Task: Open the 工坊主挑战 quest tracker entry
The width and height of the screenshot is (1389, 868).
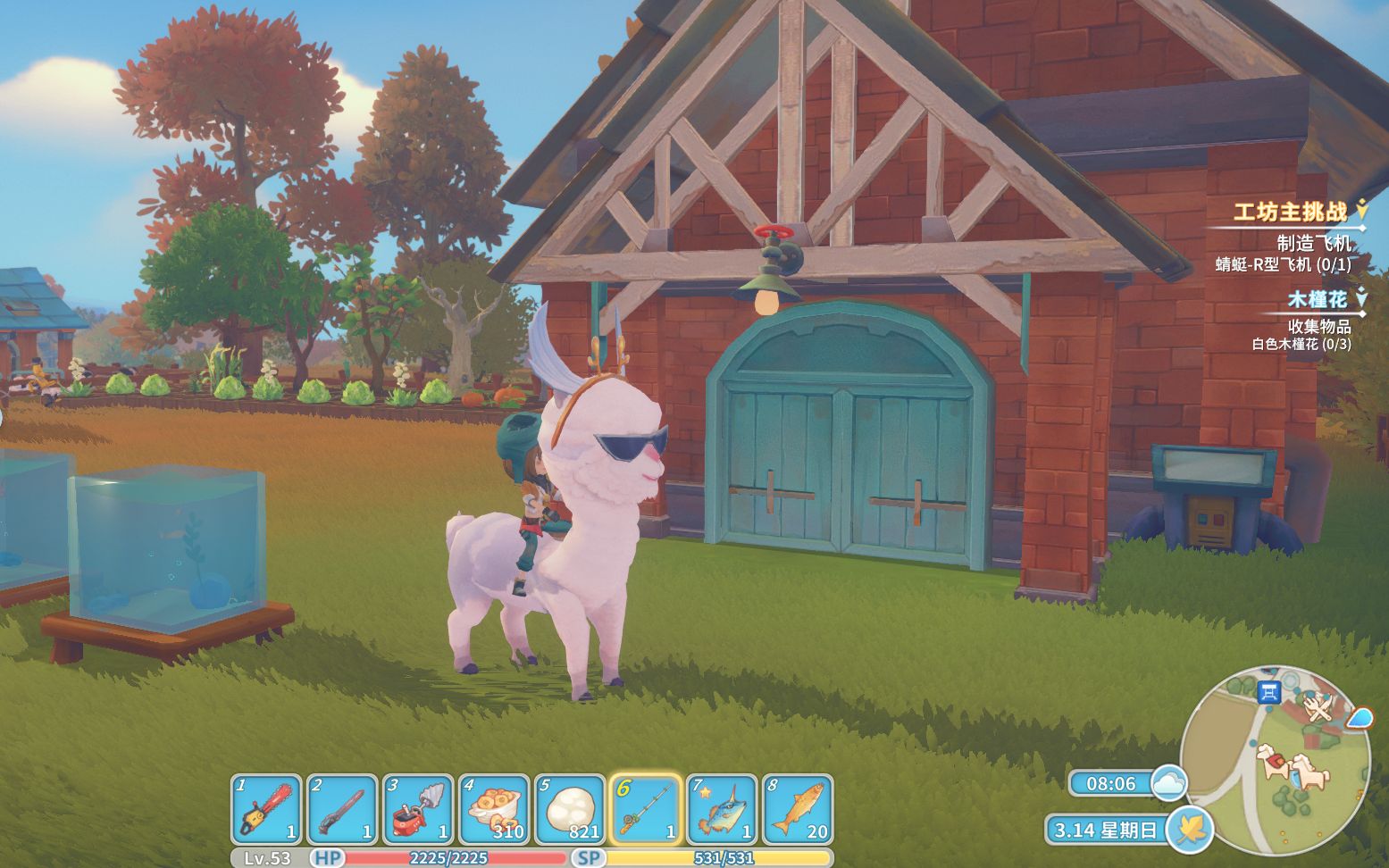Action: [x=1290, y=212]
